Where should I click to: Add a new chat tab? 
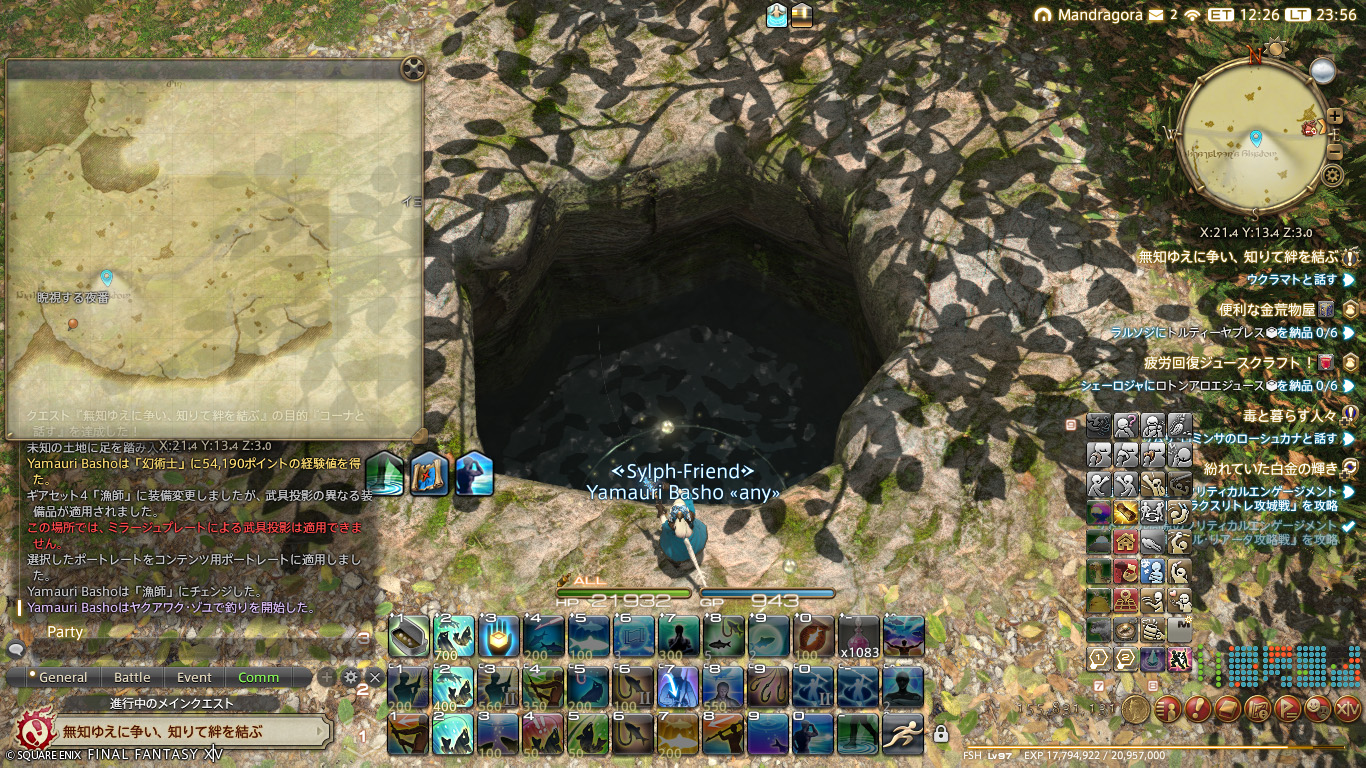pos(327,677)
